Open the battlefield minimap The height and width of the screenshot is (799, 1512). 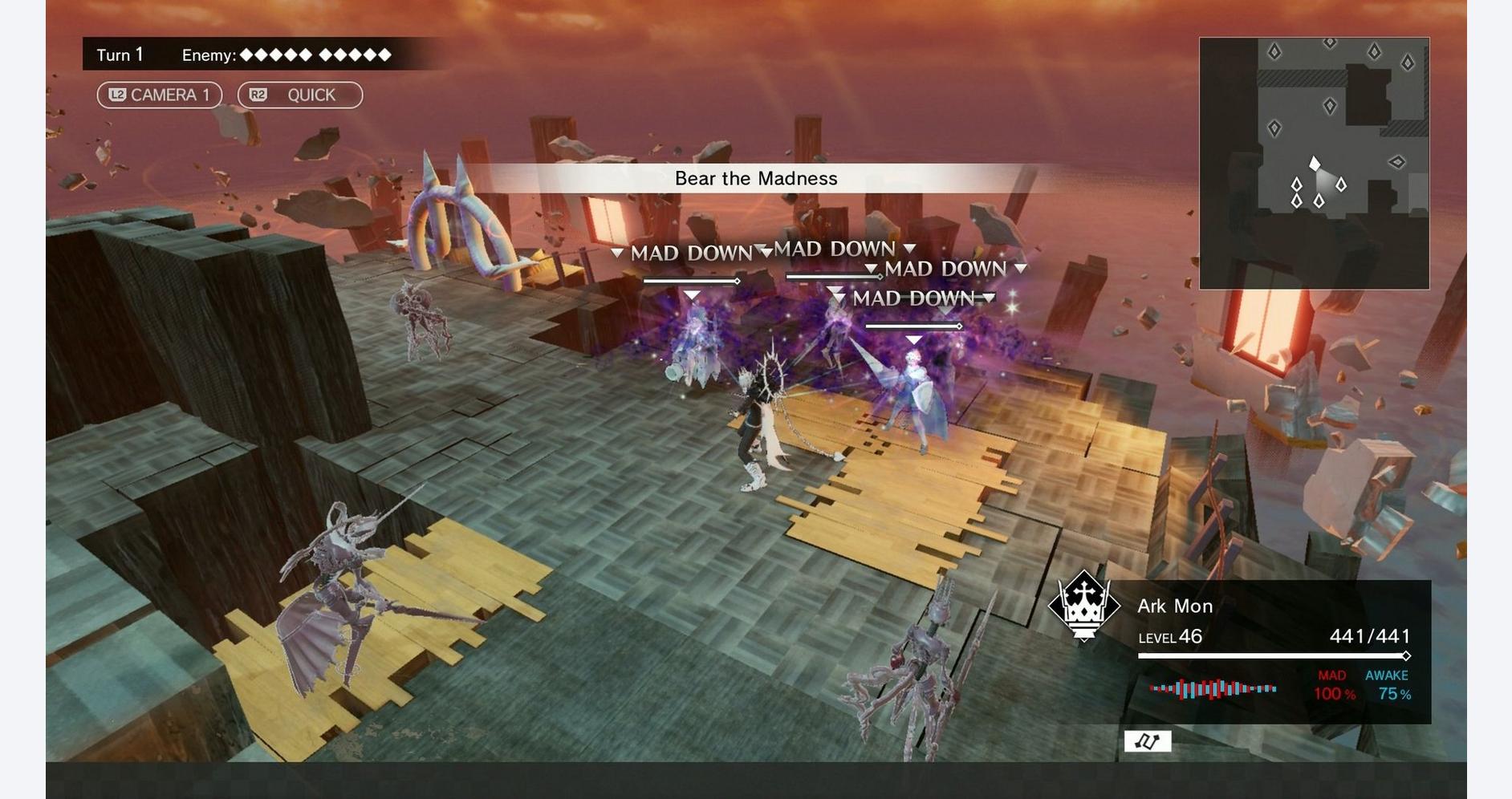click(x=1314, y=163)
